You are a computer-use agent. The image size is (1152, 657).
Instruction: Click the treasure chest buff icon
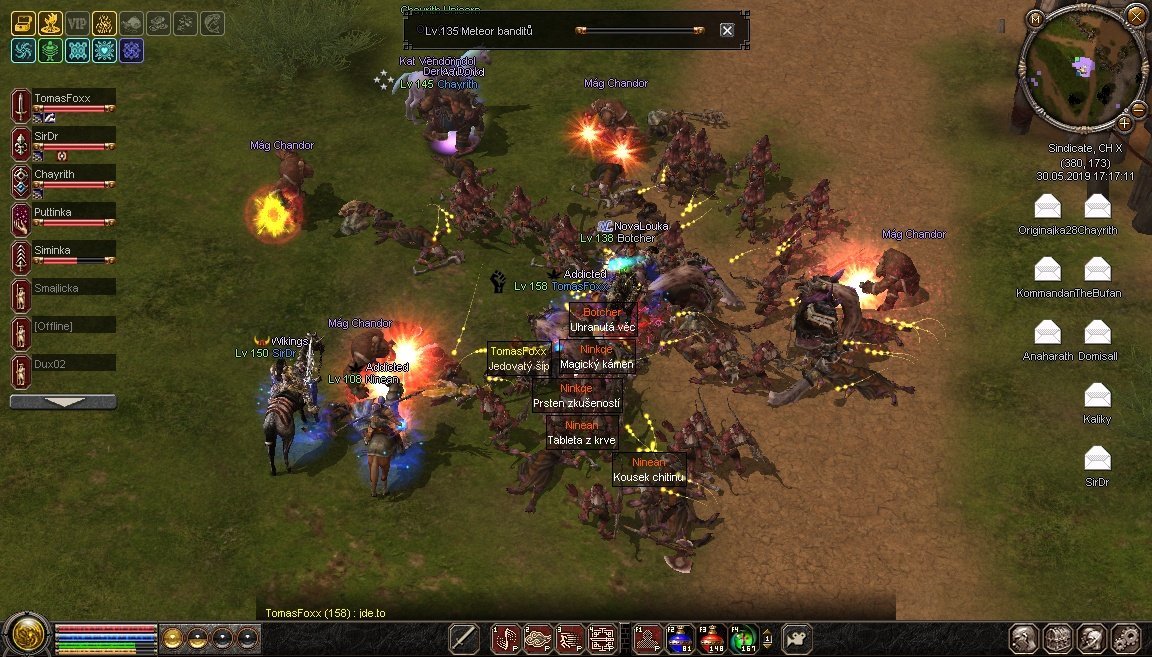click(x=22, y=24)
